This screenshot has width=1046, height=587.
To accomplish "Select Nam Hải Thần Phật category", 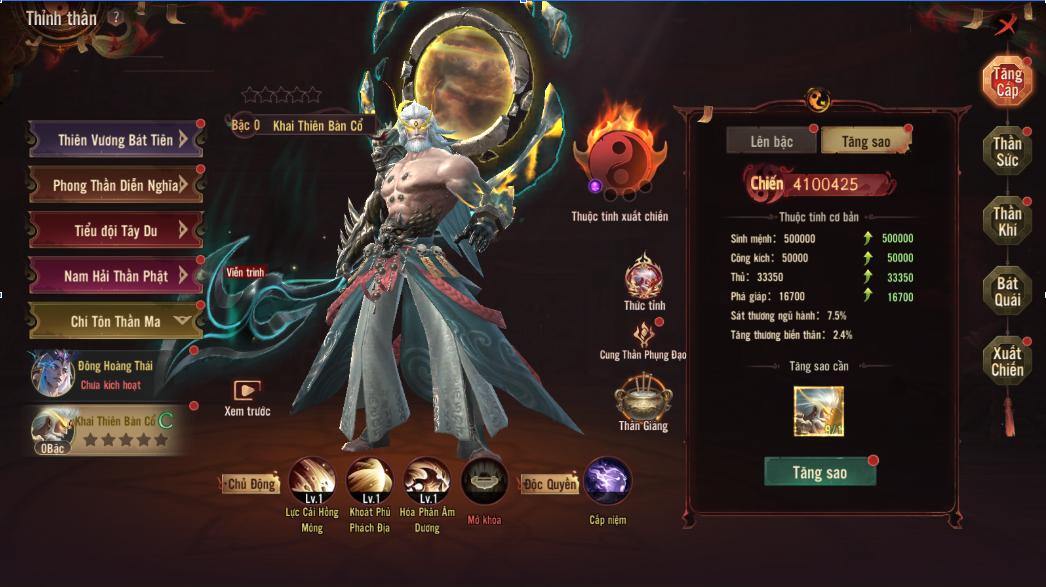I will 115,275.
